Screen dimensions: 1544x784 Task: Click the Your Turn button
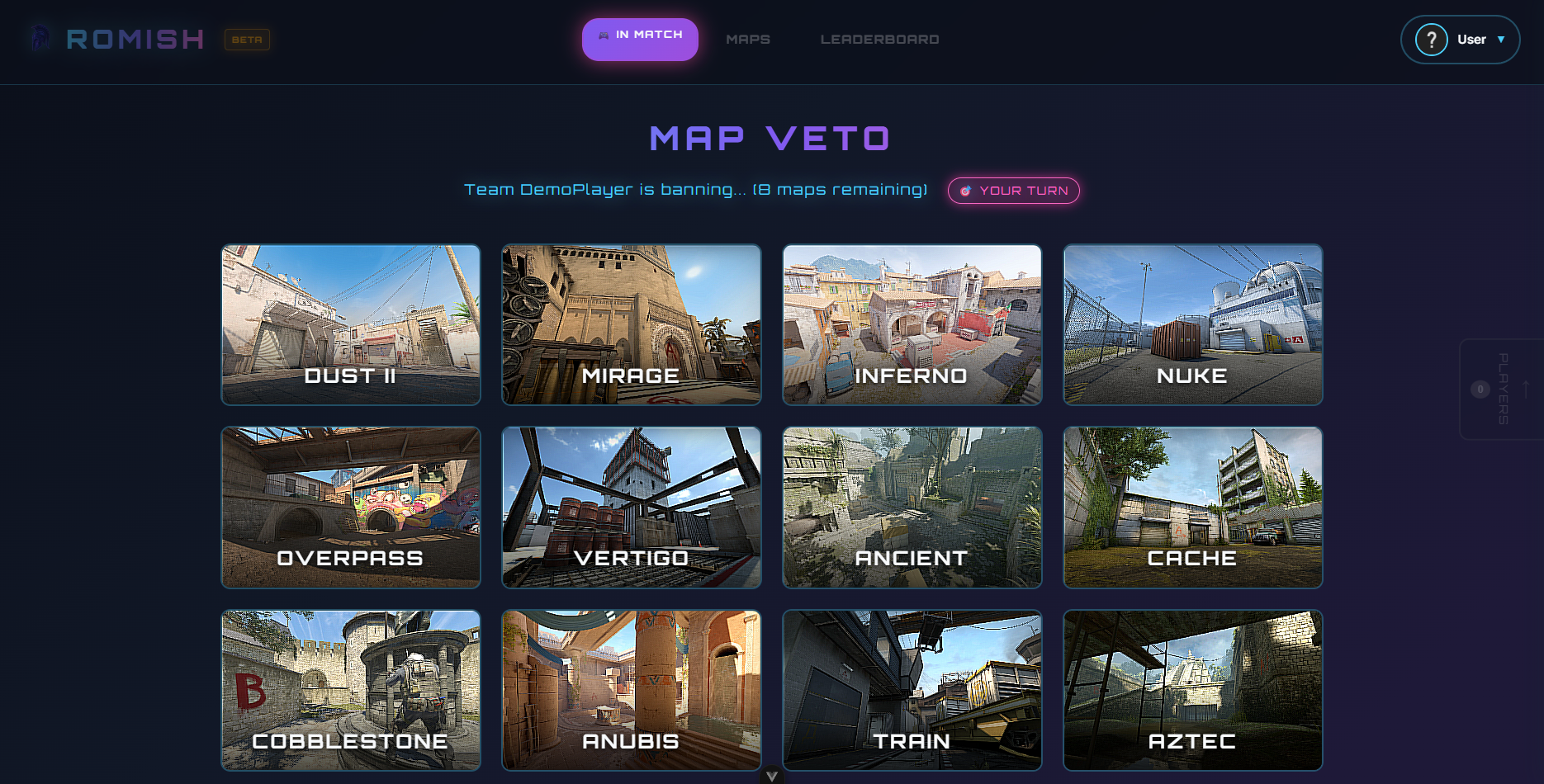tap(1013, 191)
